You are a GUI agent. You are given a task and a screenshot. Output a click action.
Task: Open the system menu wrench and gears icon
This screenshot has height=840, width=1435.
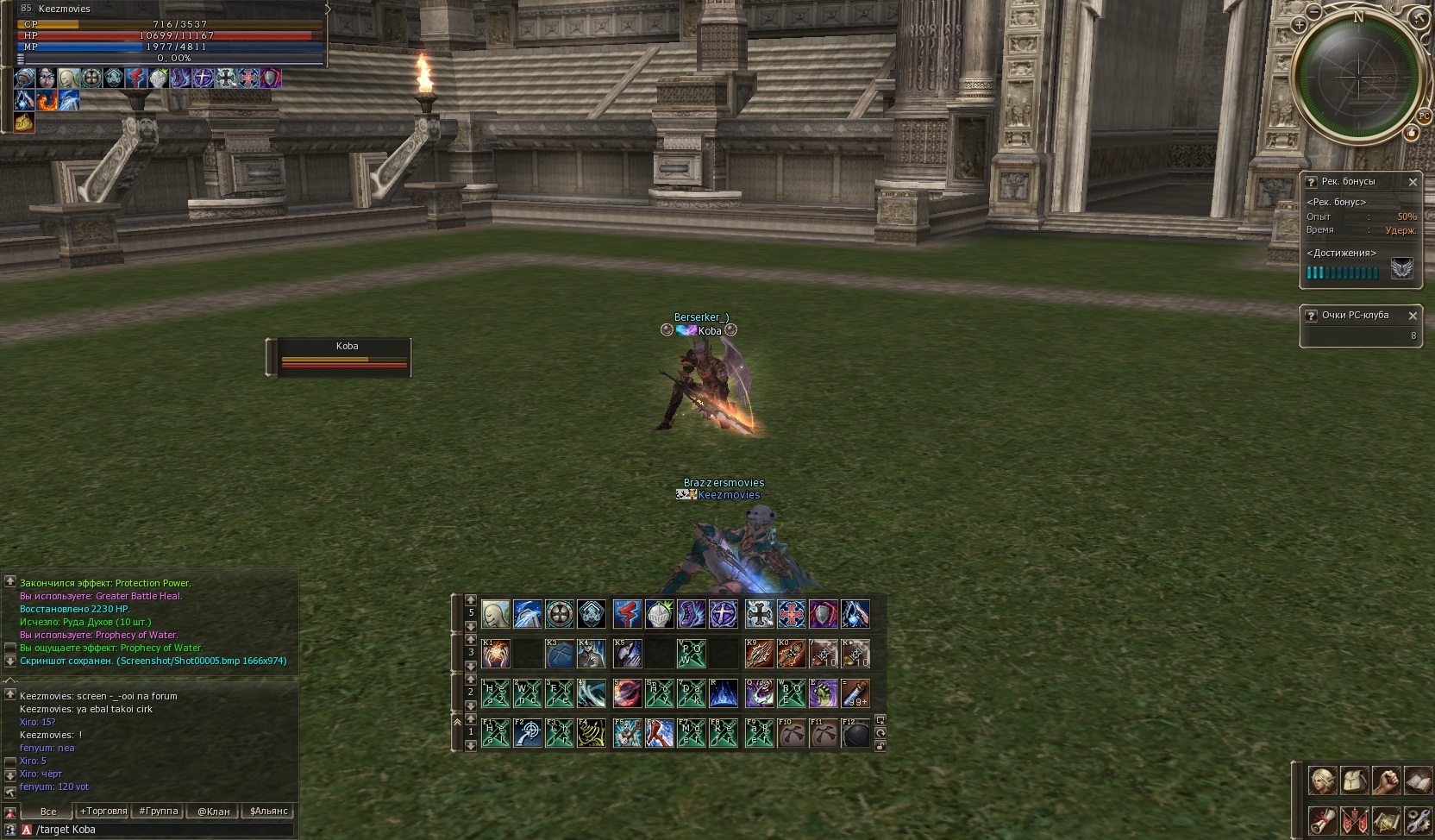point(1417,819)
